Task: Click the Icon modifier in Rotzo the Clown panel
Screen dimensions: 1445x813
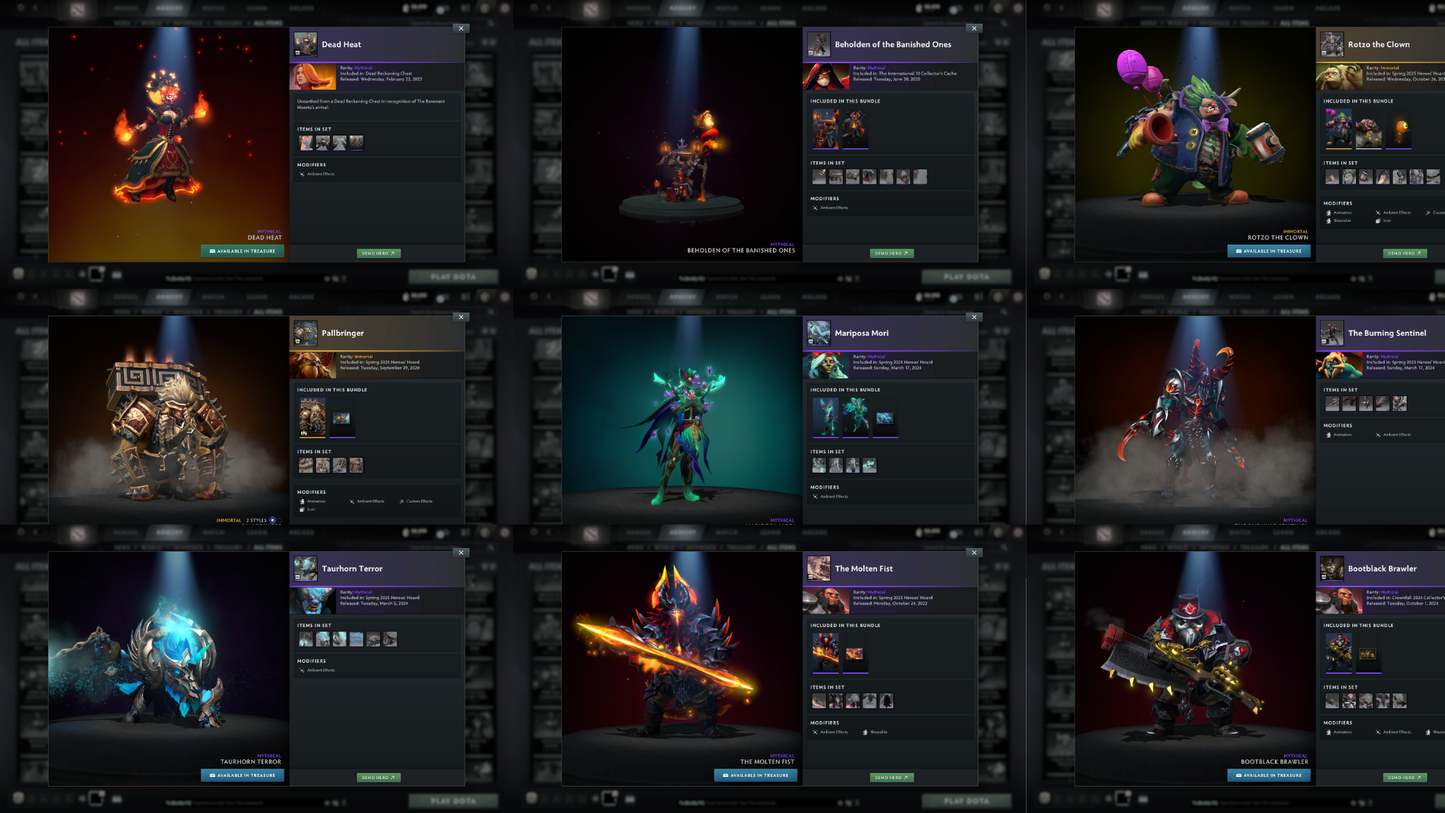Action: click(x=1378, y=221)
